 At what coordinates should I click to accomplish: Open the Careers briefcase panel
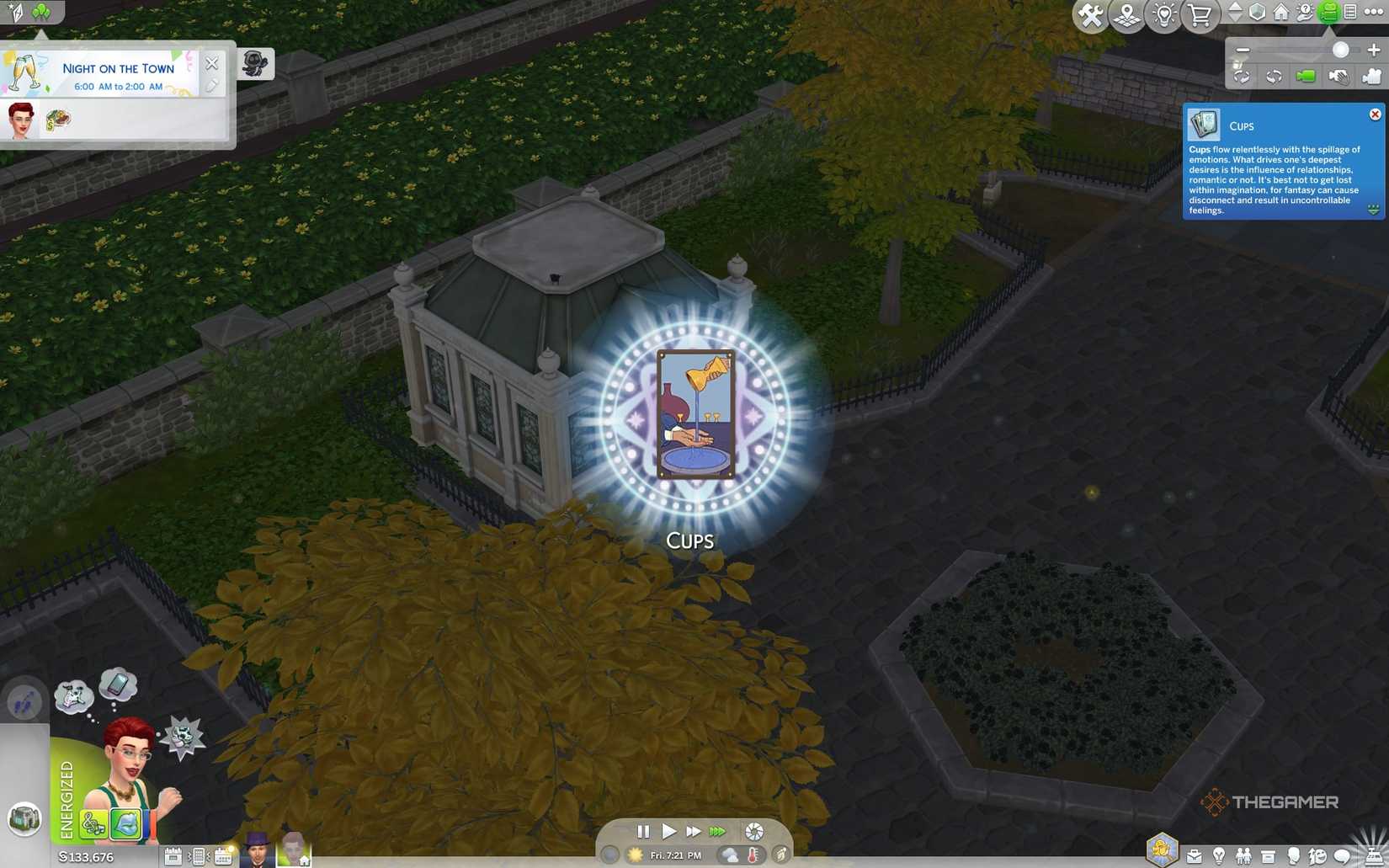(x=1194, y=856)
